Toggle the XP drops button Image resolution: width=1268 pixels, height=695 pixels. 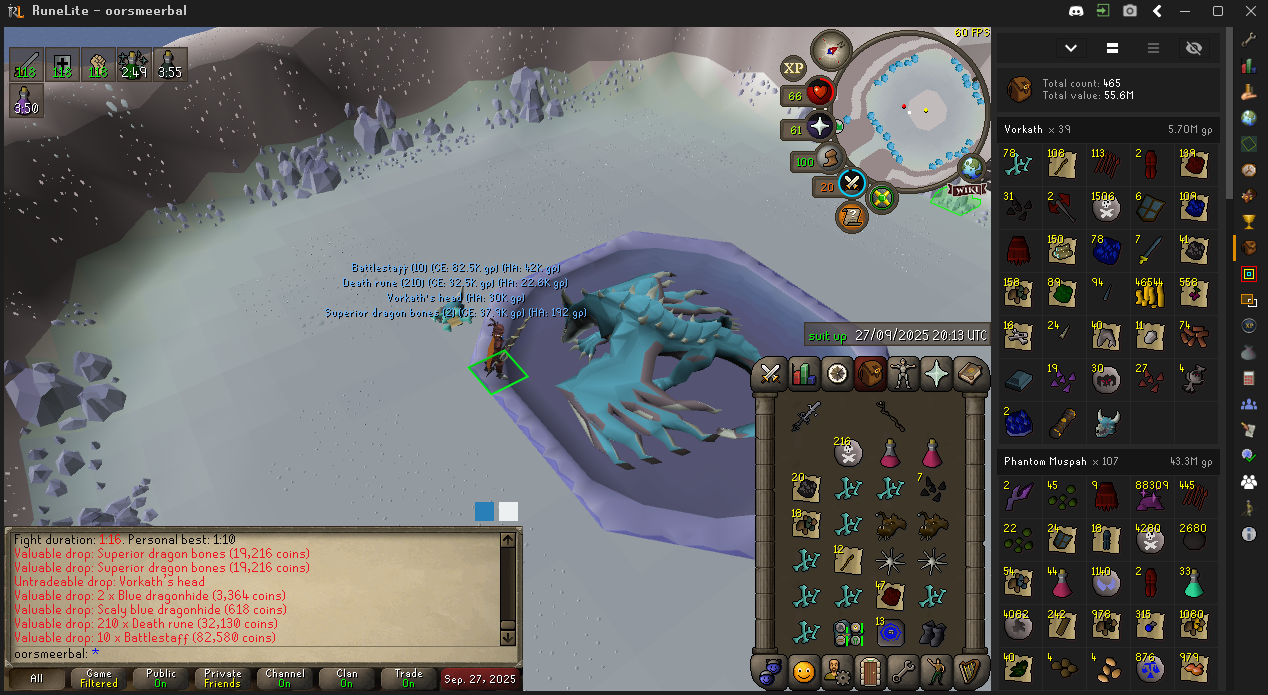[x=794, y=68]
